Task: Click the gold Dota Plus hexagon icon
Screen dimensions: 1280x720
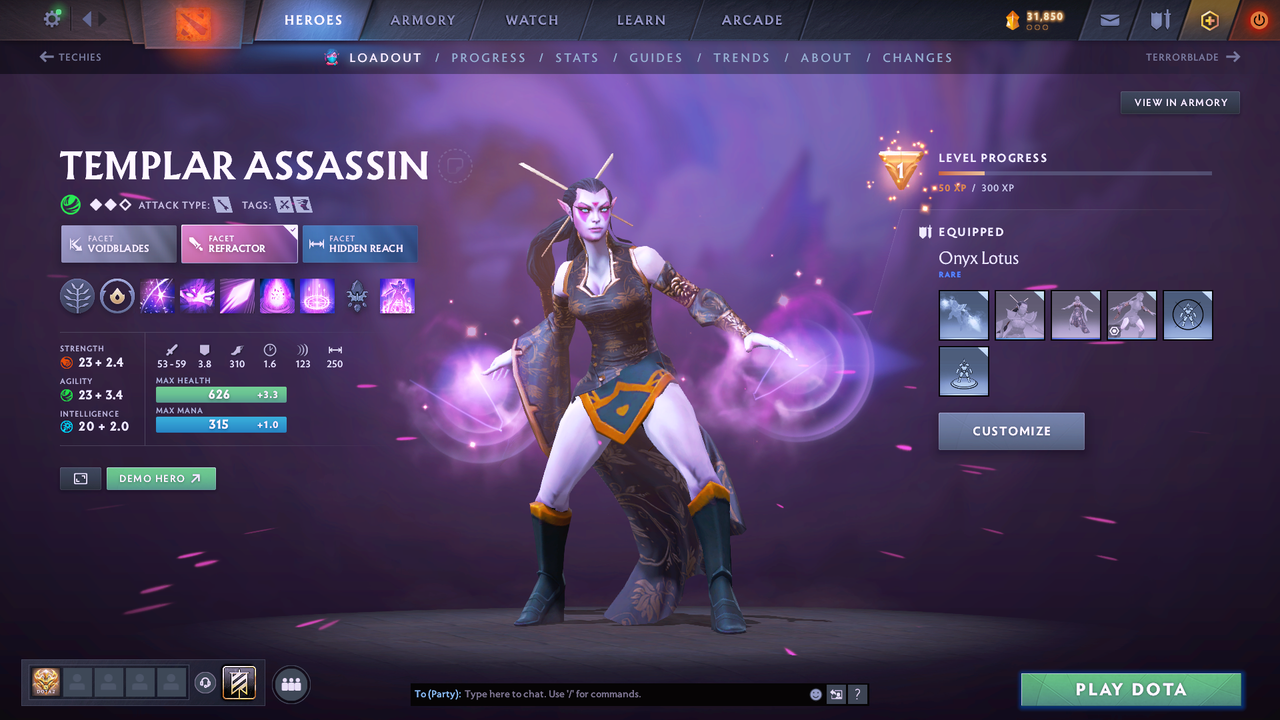Action: click(x=1209, y=19)
